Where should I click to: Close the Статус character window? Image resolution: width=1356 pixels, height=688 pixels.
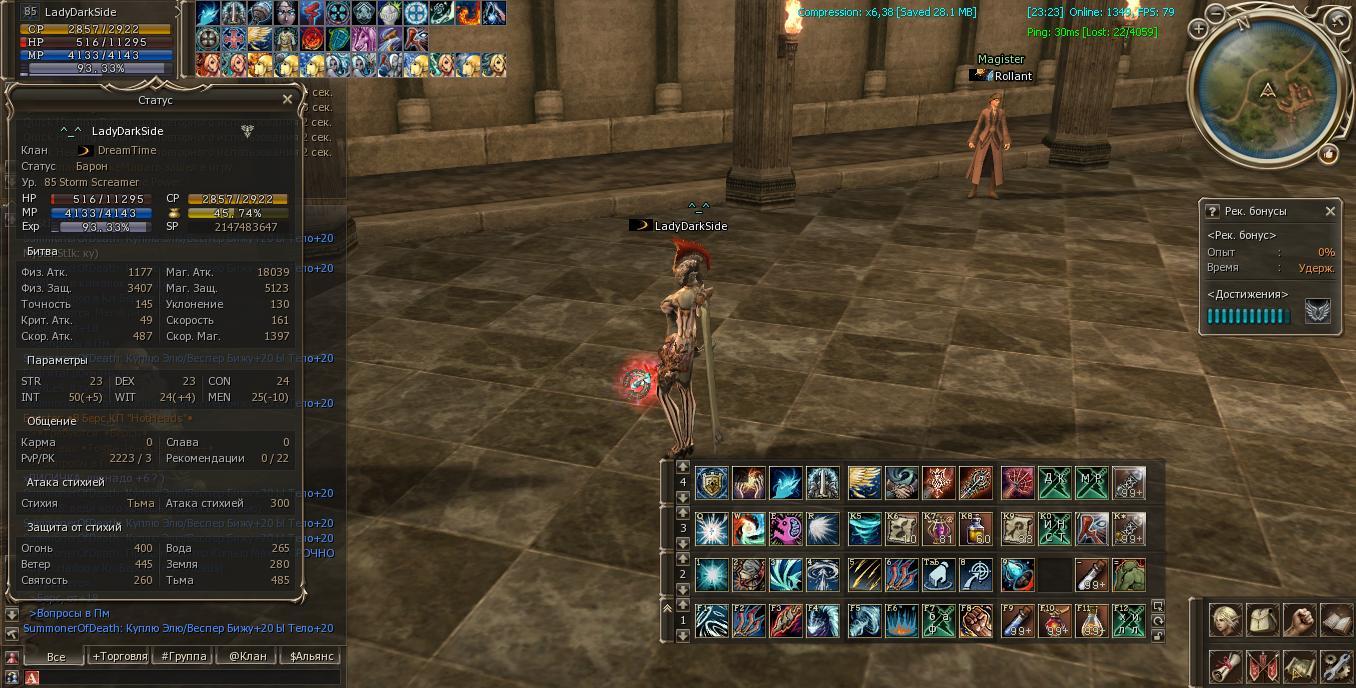[288, 100]
